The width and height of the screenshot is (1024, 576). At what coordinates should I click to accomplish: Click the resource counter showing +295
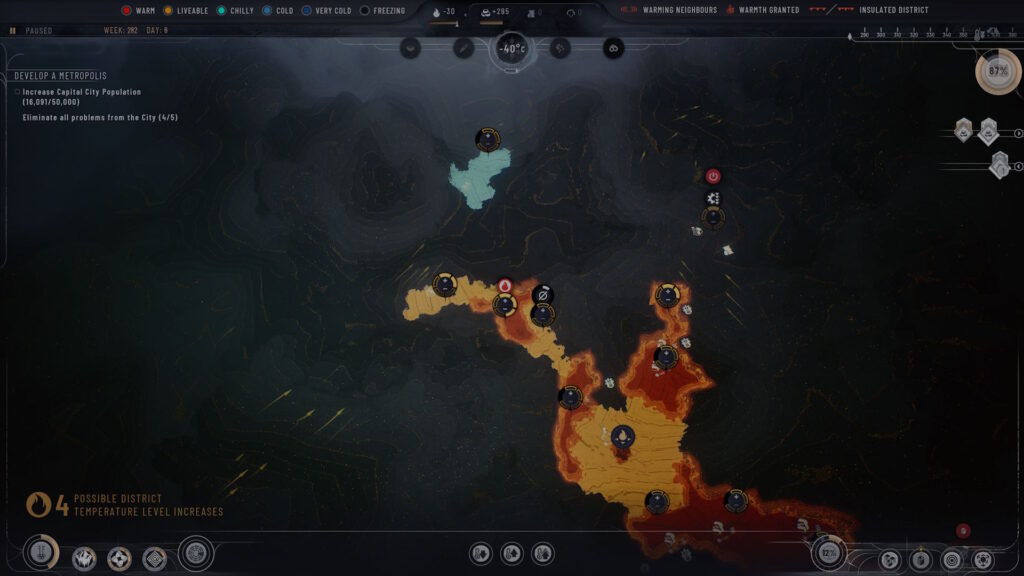[493, 12]
